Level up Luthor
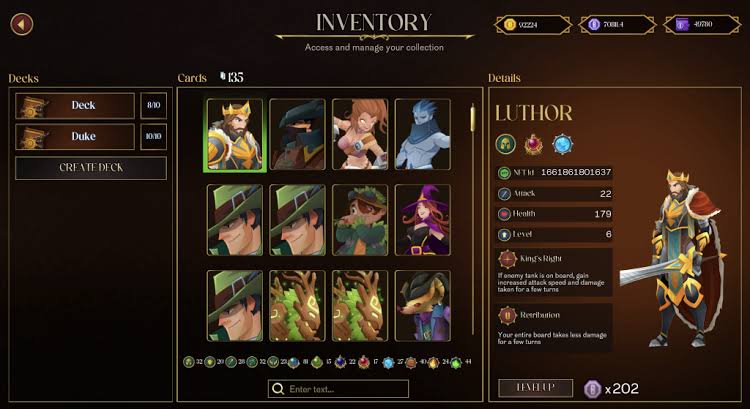The width and height of the screenshot is (750, 409). (x=535, y=388)
